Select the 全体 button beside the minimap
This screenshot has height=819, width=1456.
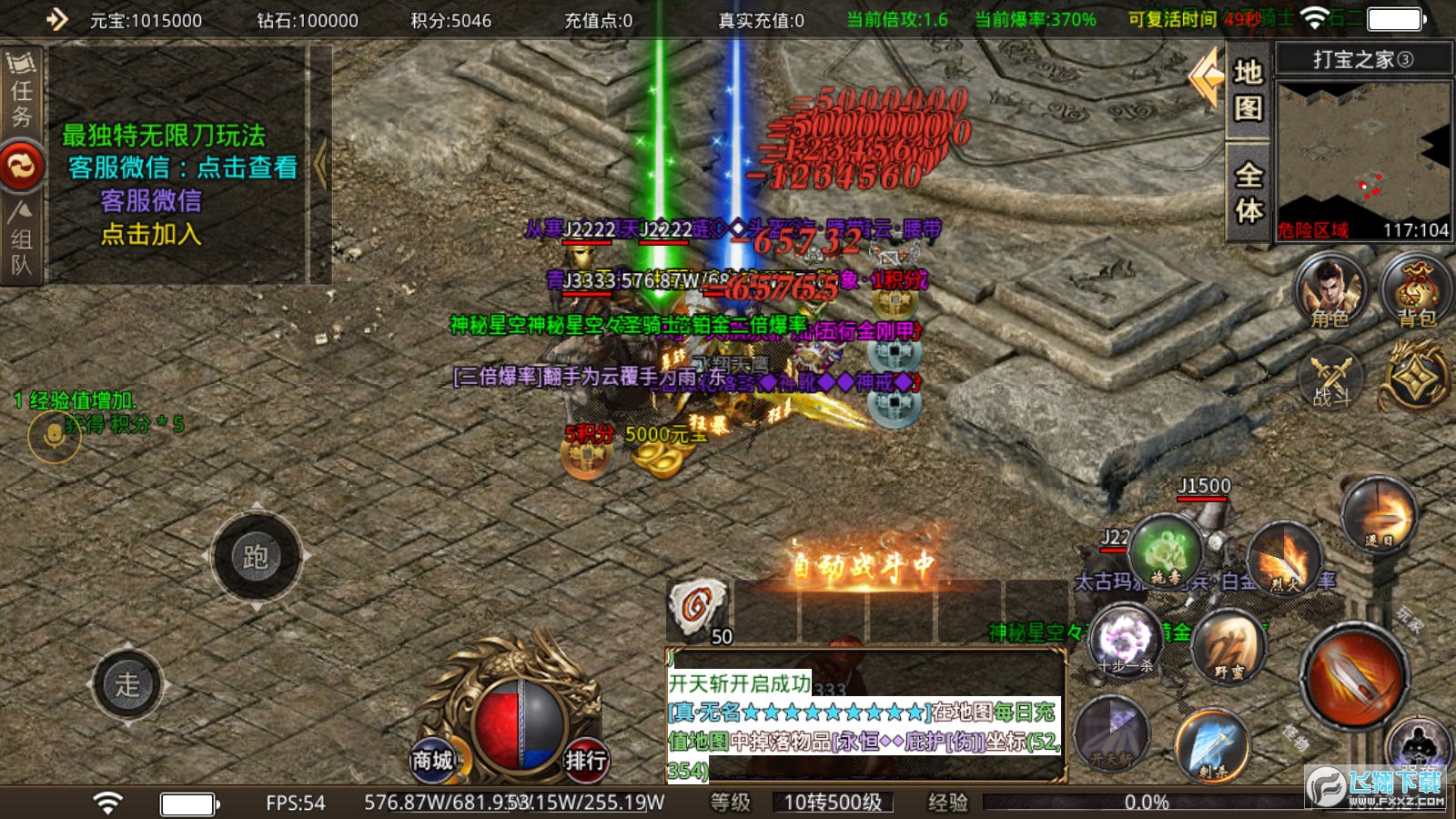(x=1248, y=192)
